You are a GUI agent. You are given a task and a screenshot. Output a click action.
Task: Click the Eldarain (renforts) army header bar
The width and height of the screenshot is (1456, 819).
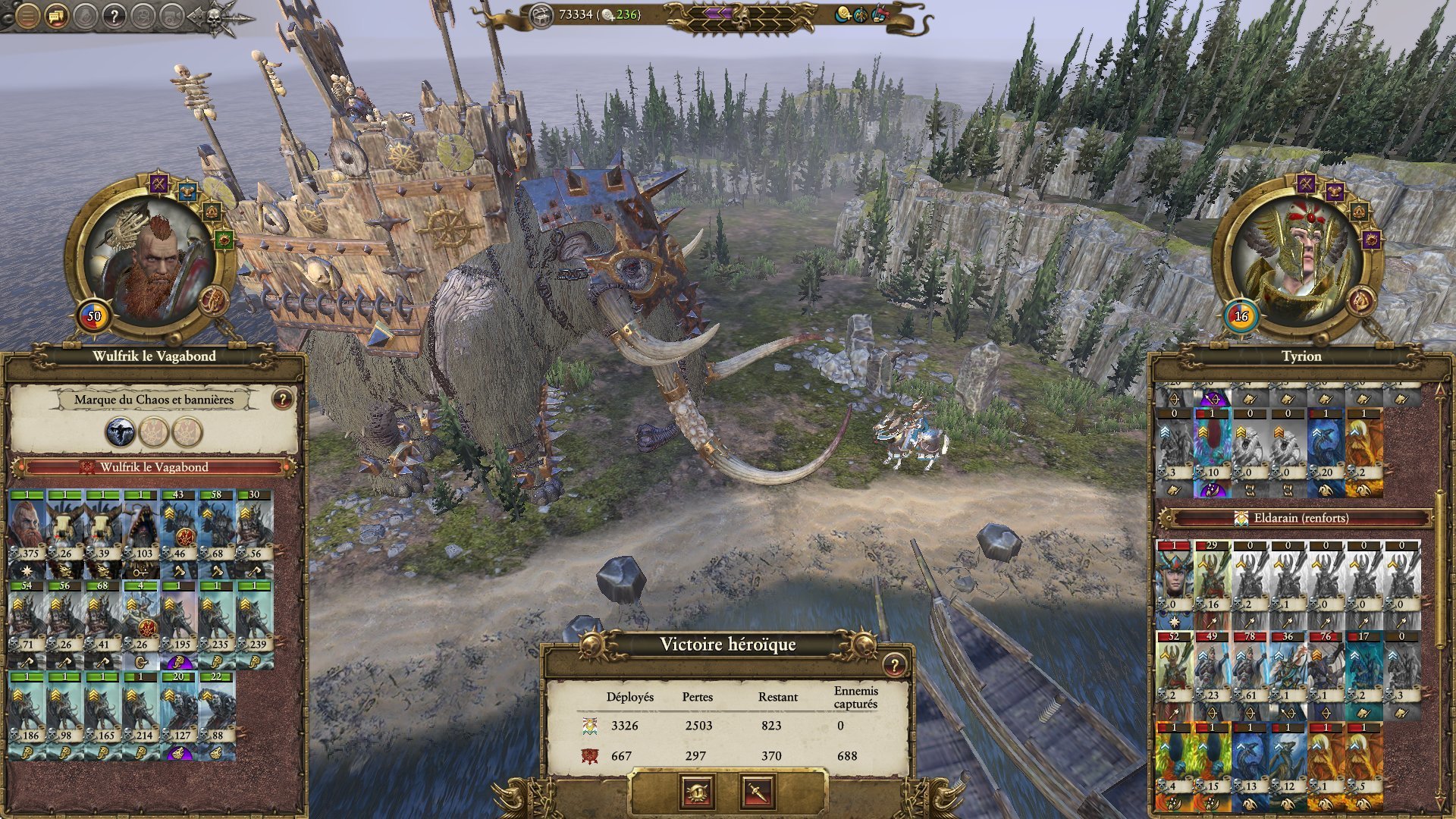tap(1301, 518)
